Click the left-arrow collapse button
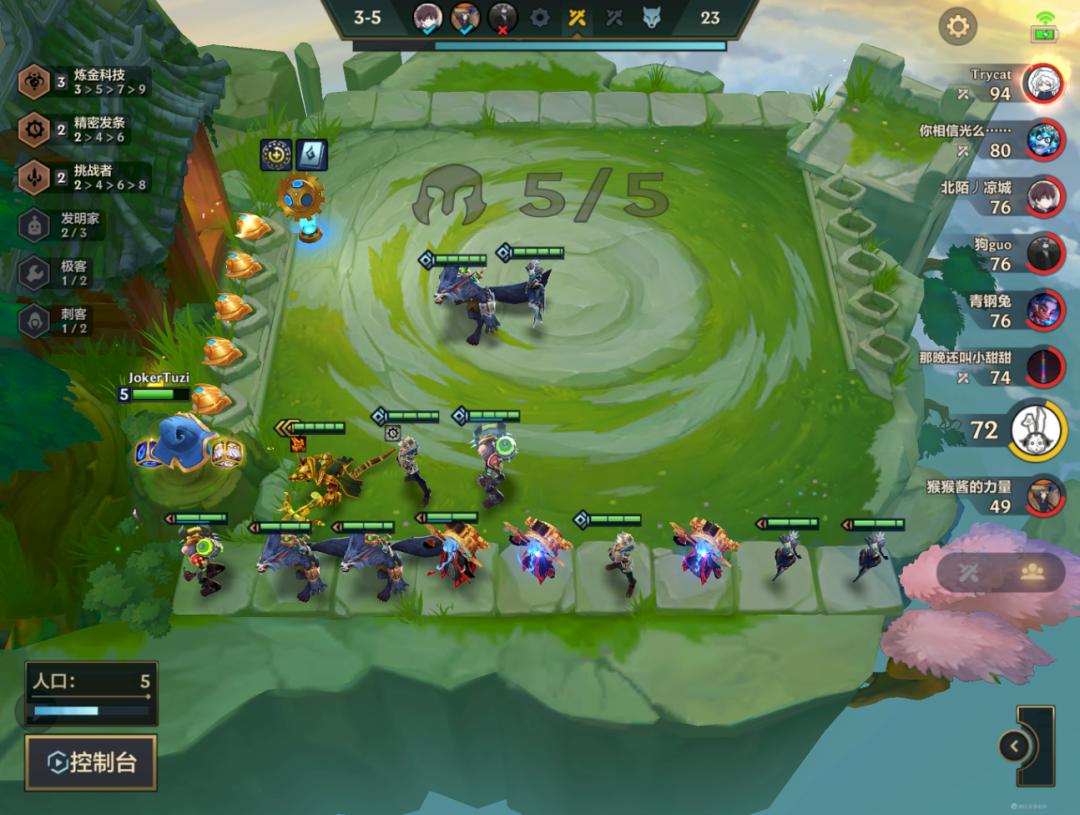Viewport: 1080px width, 815px height. (1014, 746)
